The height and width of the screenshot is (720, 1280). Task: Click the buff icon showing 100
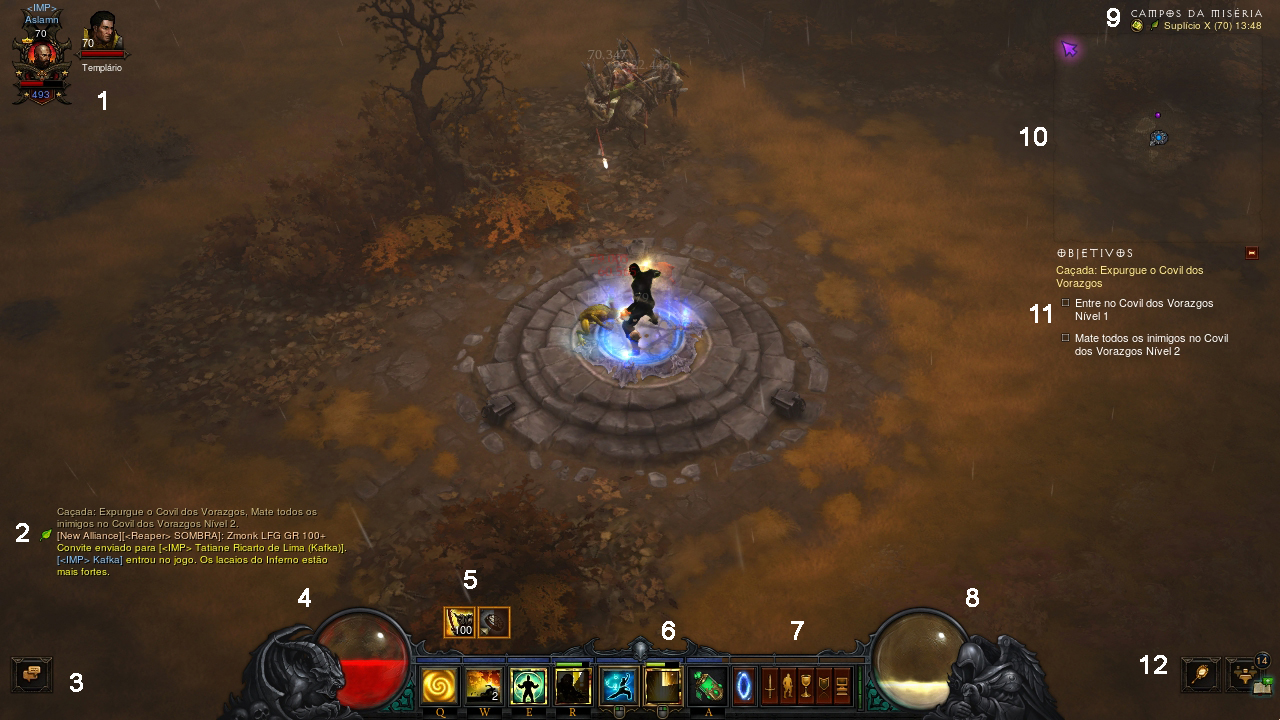click(x=459, y=622)
